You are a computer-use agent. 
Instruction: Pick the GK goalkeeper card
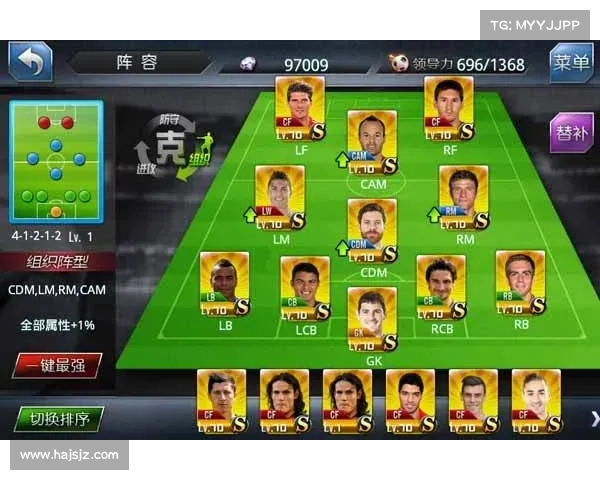pos(373,319)
